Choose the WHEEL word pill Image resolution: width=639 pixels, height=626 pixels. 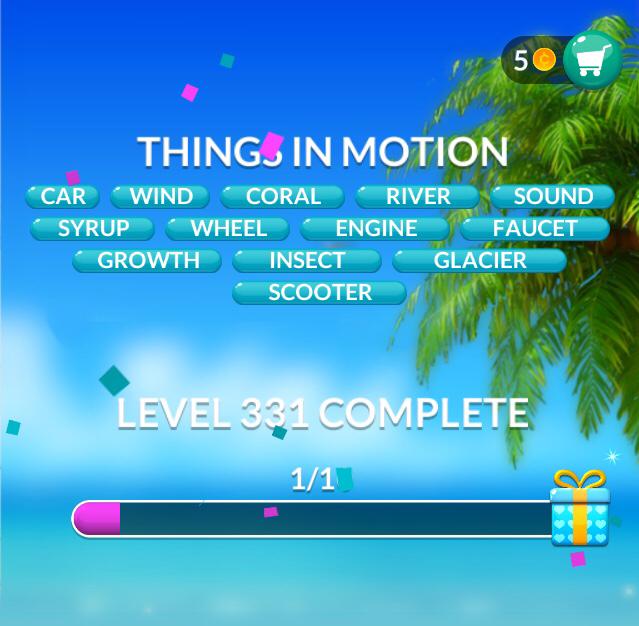[x=228, y=228]
